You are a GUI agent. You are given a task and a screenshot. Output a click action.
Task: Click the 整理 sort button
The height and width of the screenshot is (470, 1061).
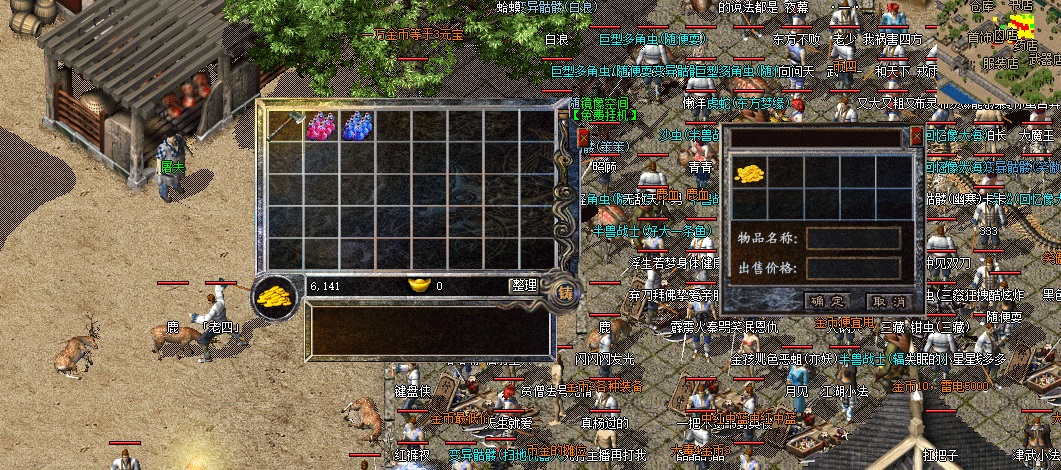click(525, 285)
